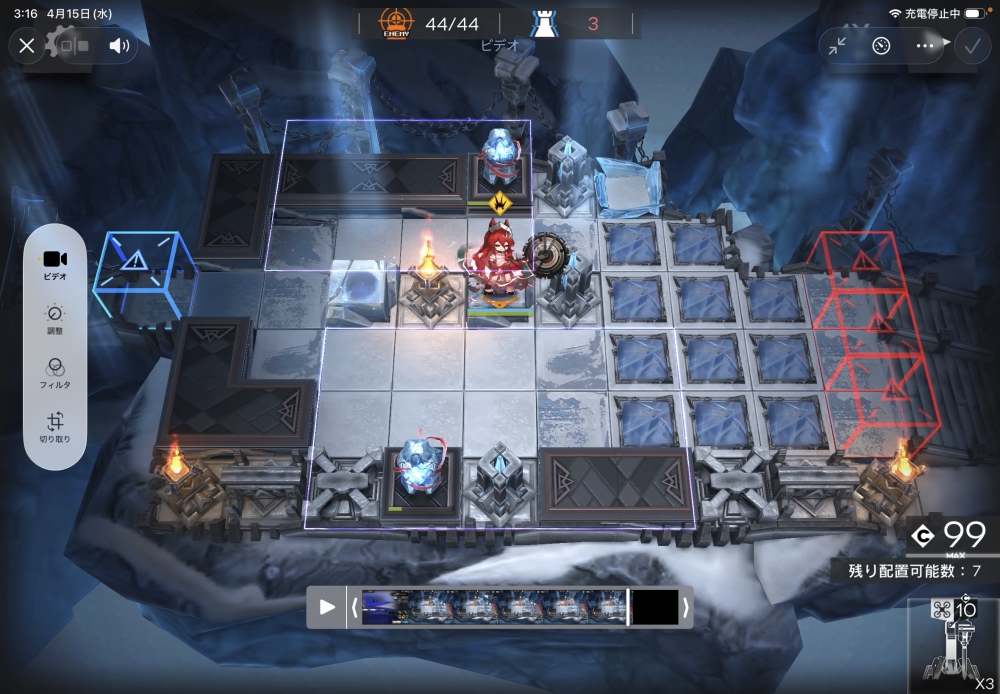The width and height of the screenshot is (1000, 694).
Task: Select the support device deployment card
Action: click(954, 647)
